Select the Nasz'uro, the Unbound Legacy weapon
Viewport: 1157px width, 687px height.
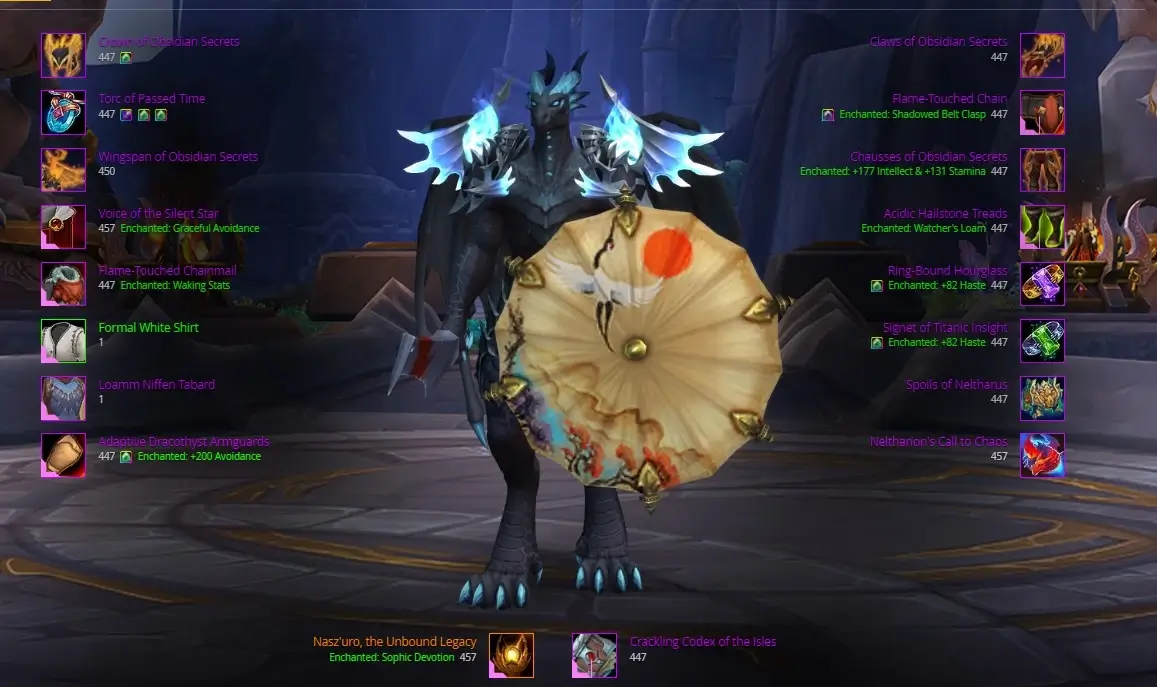[x=511, y=655]
